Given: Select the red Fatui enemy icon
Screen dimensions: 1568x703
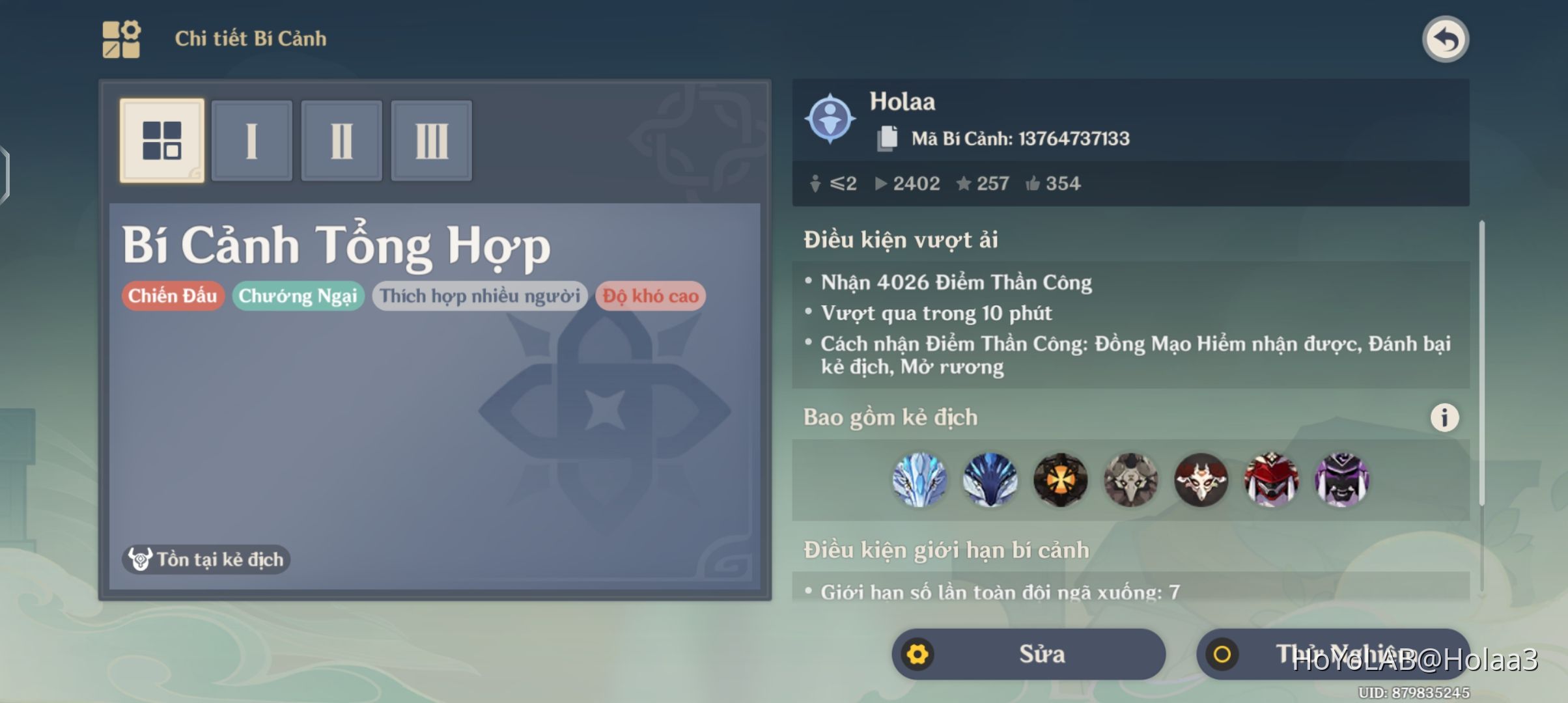Looking at the screenshot, I should [1271, 480].
